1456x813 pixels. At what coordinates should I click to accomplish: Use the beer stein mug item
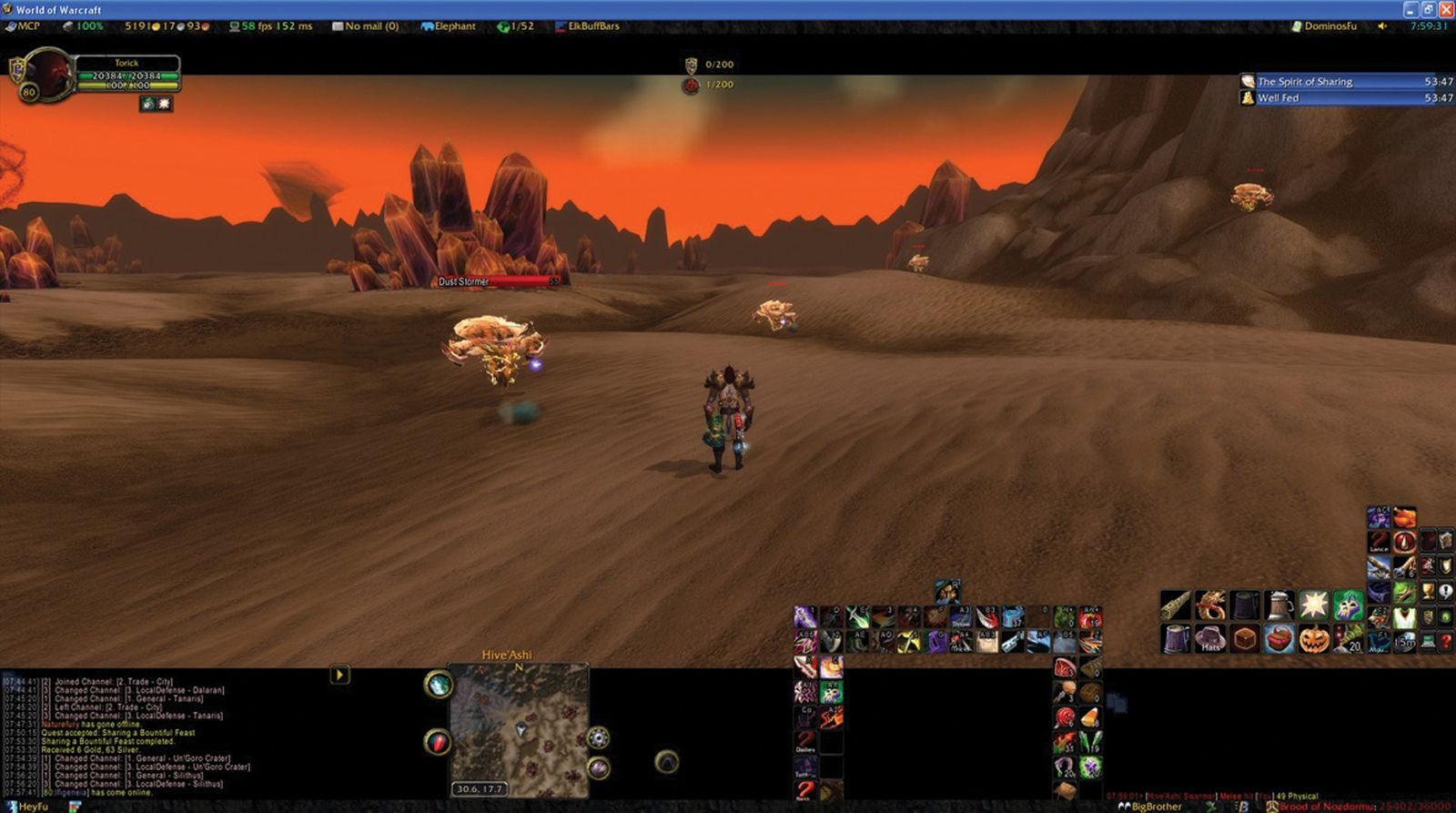pos(1279,605)
